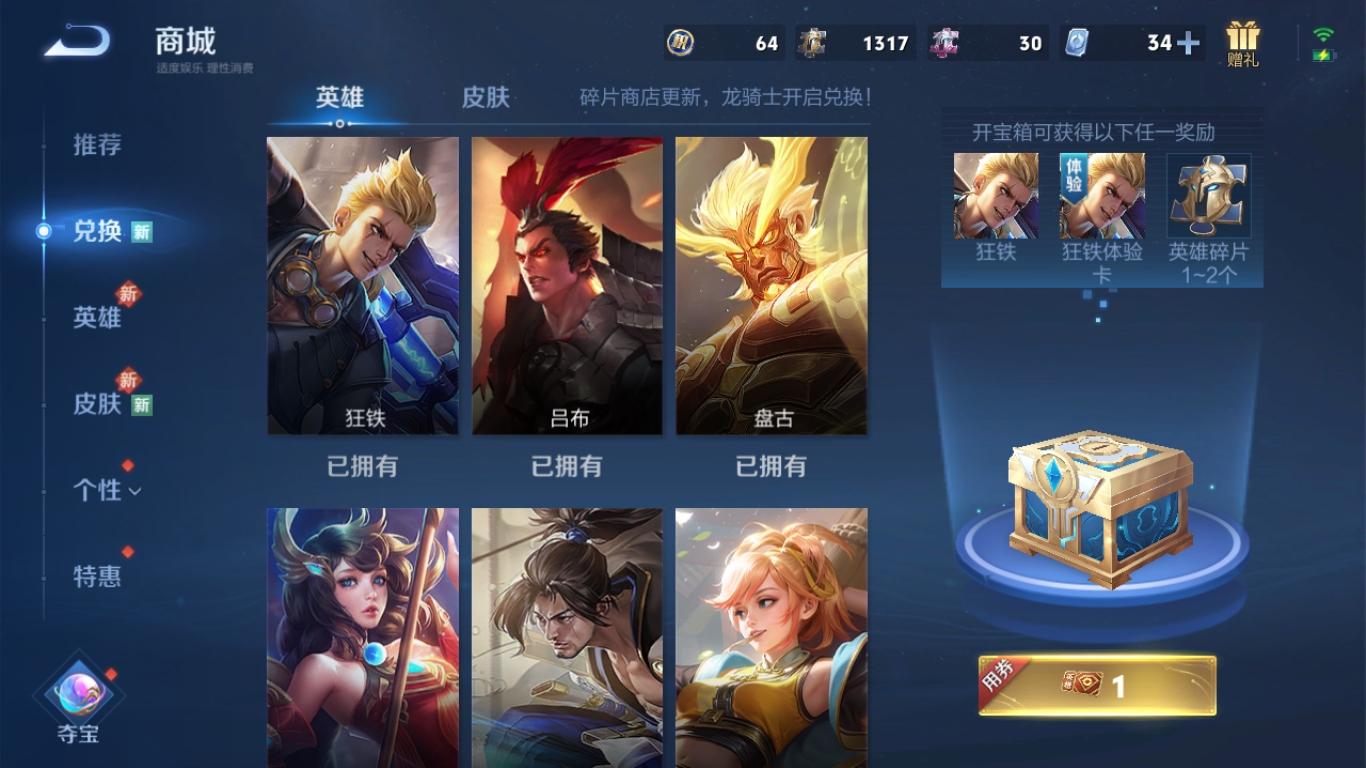Expand the 个性 section chevron
Viewport: 1366px width, 768px height.
click(136, 492)
